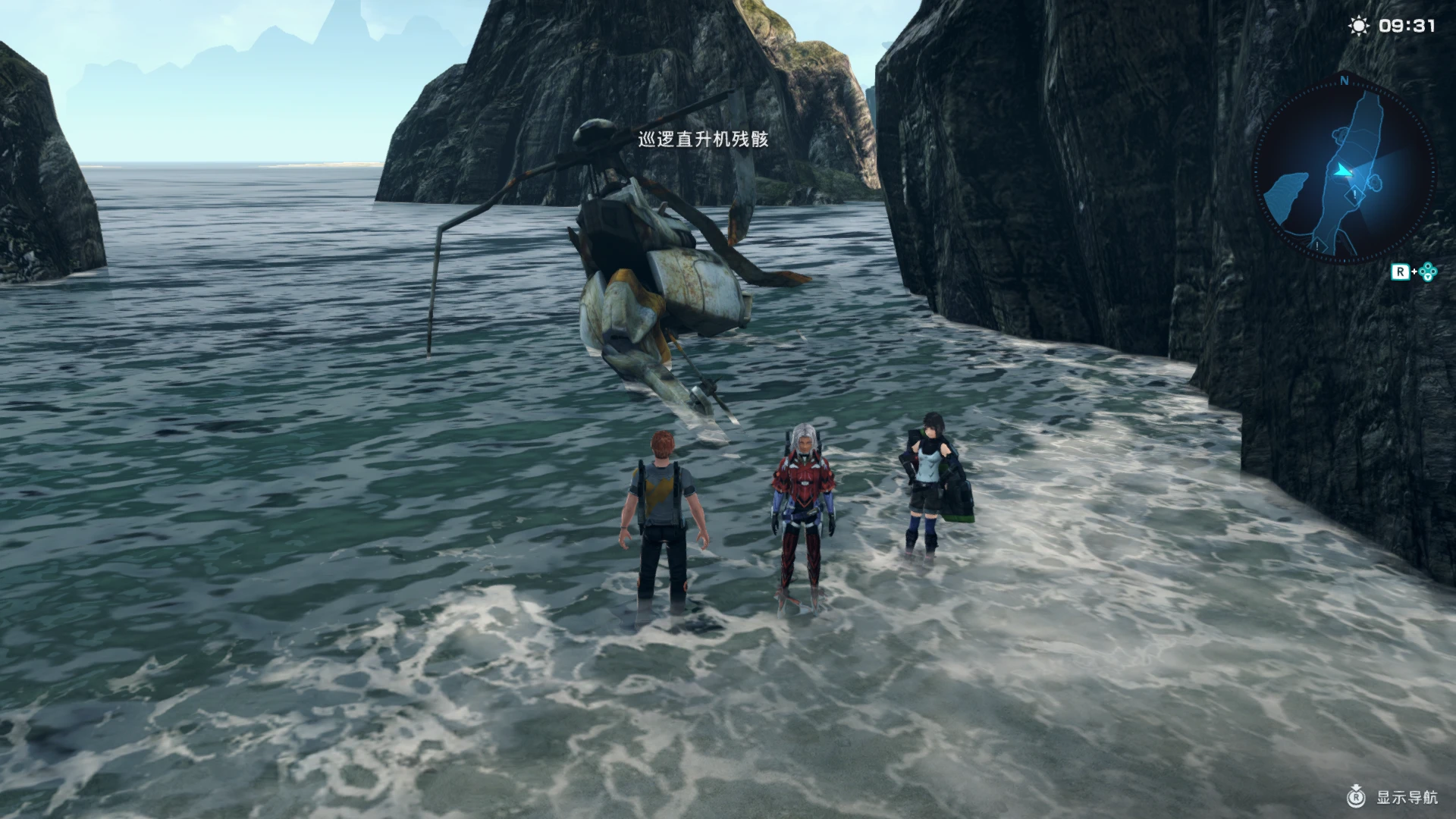Open the circular minimap

point(1344,171)
